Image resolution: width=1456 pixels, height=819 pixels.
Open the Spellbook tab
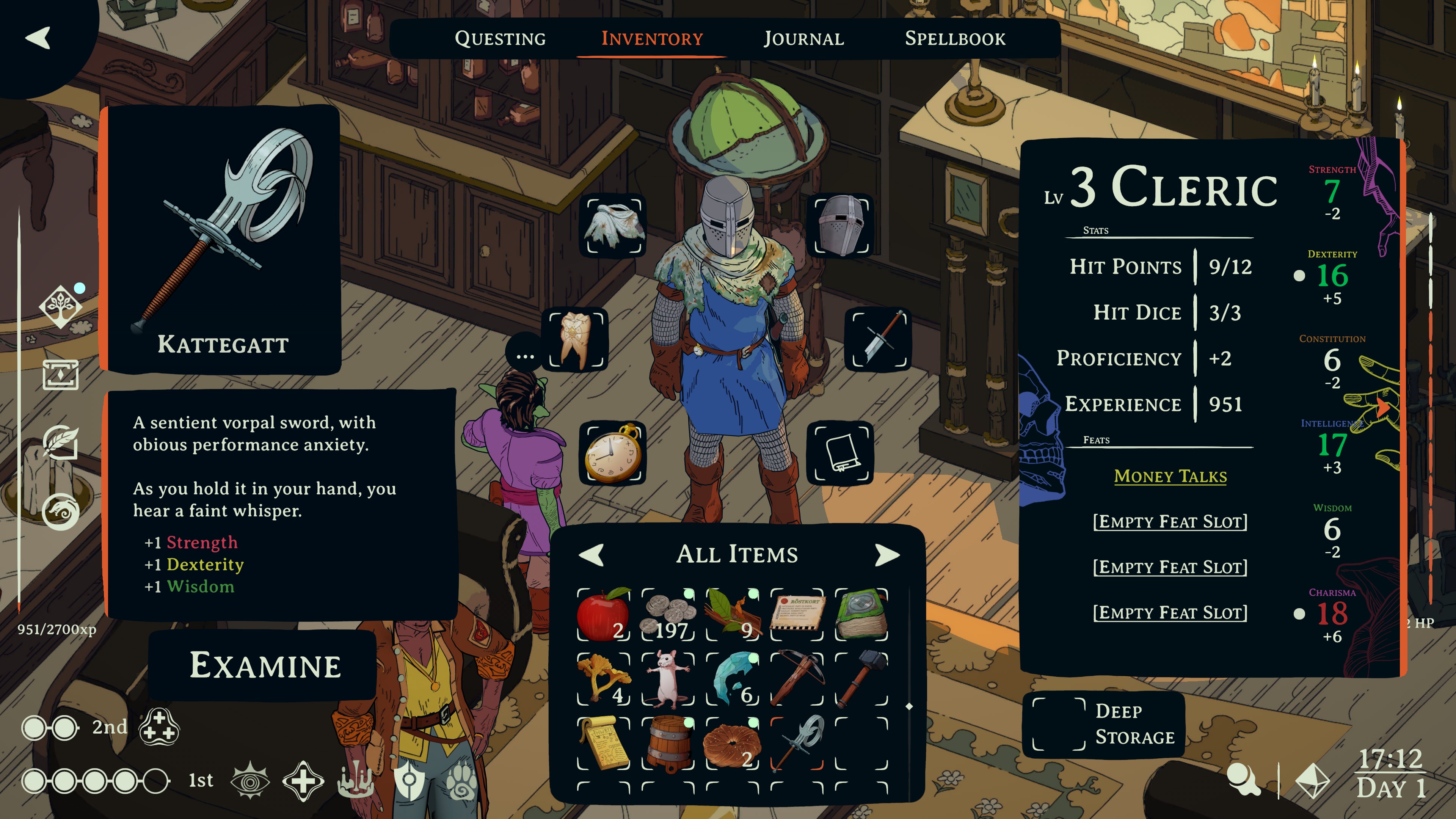pos(955,38)
